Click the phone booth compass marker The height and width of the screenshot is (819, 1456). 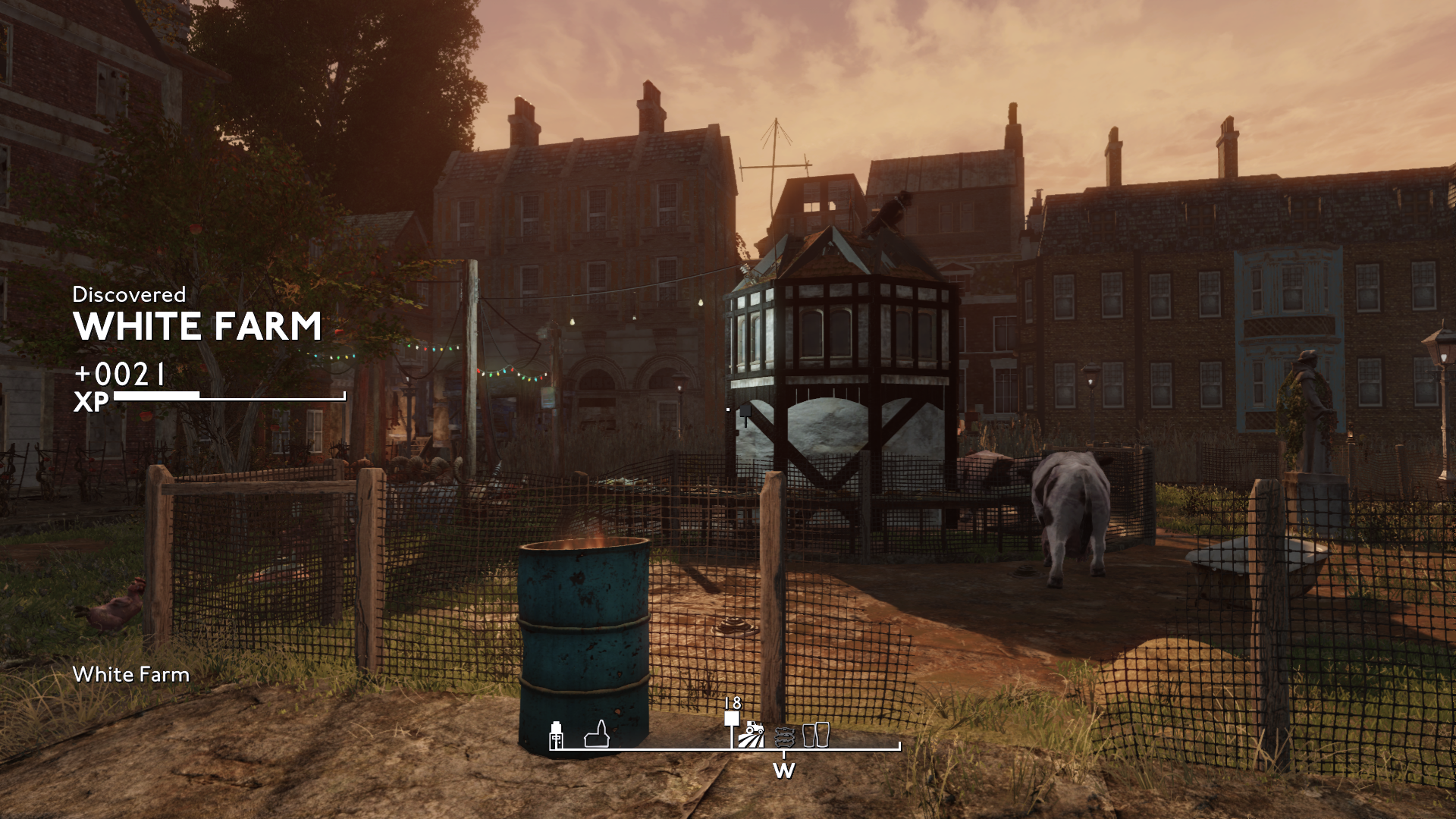[x=557, y=735]
